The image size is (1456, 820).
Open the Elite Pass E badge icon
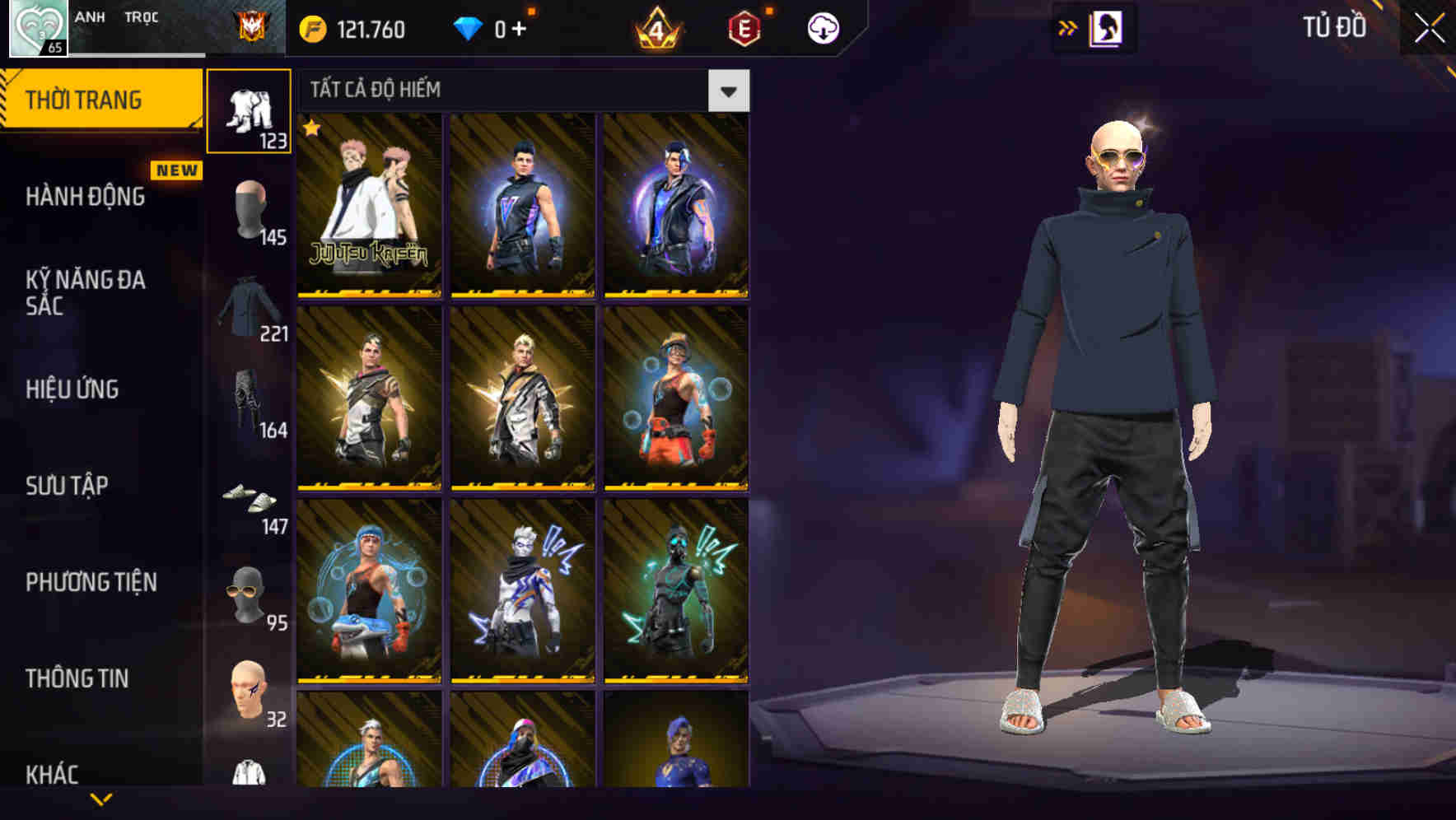click(745, 27)
